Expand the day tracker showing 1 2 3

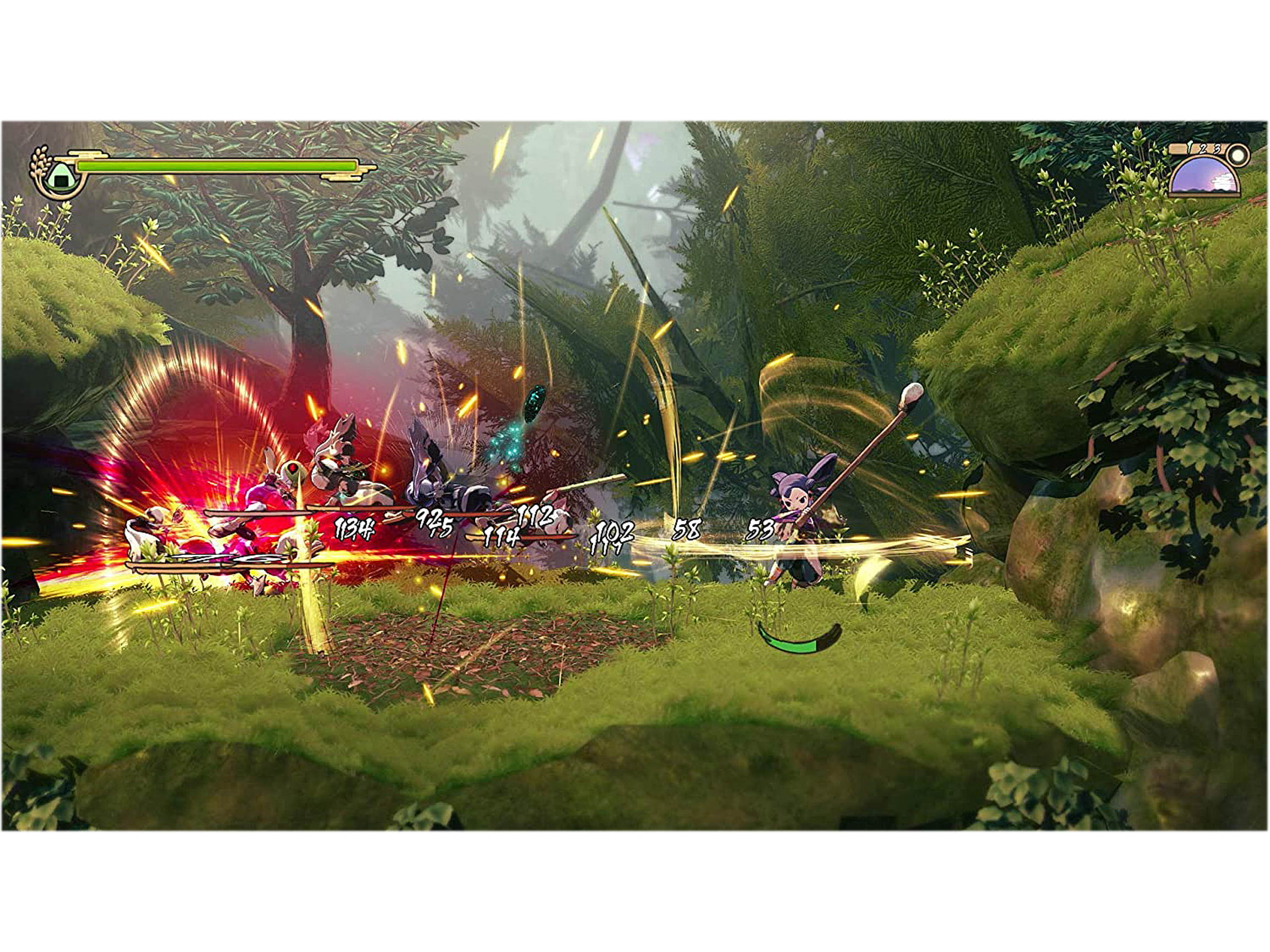point(1202,148)
